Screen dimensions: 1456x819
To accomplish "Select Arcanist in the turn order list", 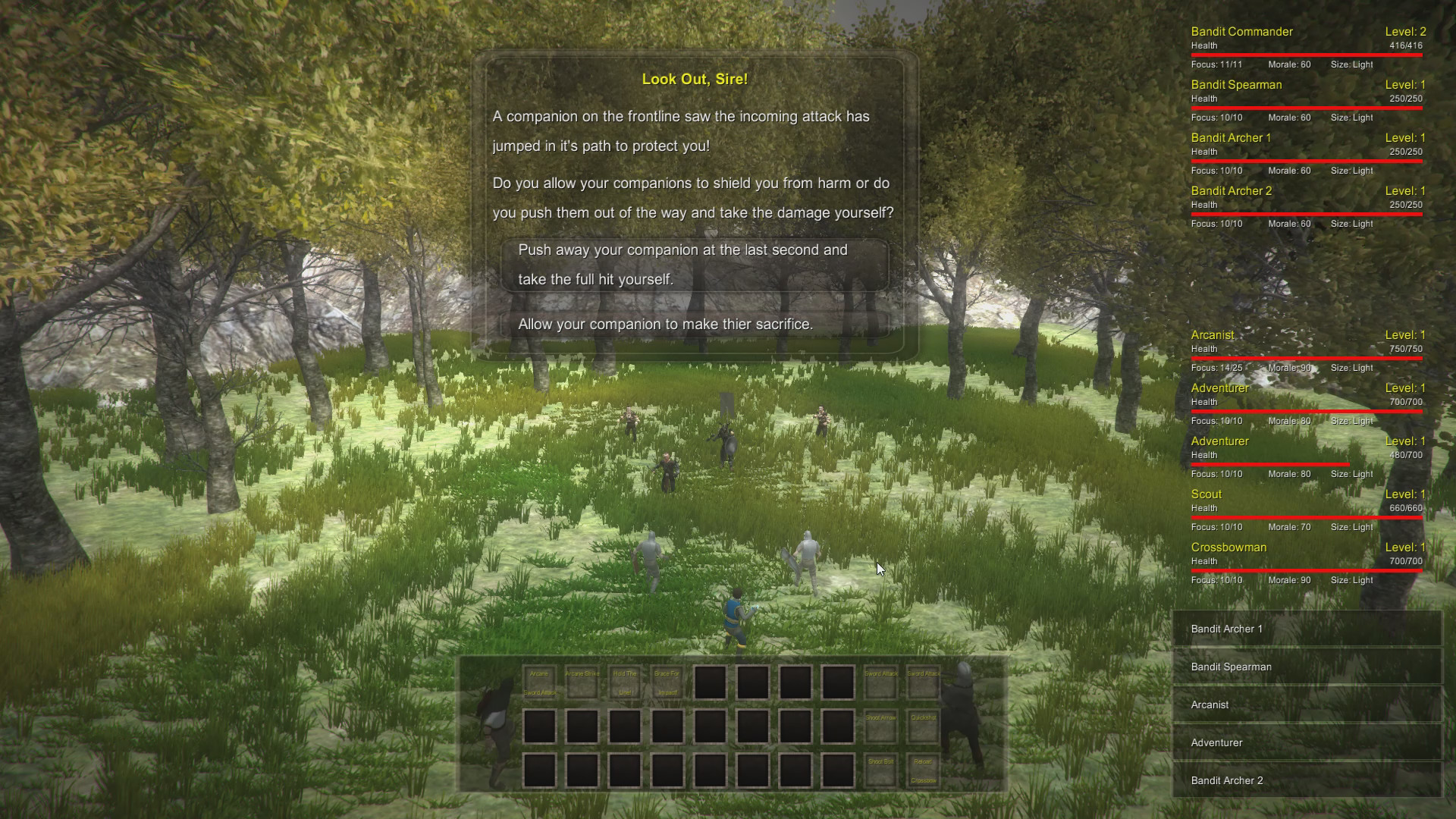I will click(x=1306, y=704).
